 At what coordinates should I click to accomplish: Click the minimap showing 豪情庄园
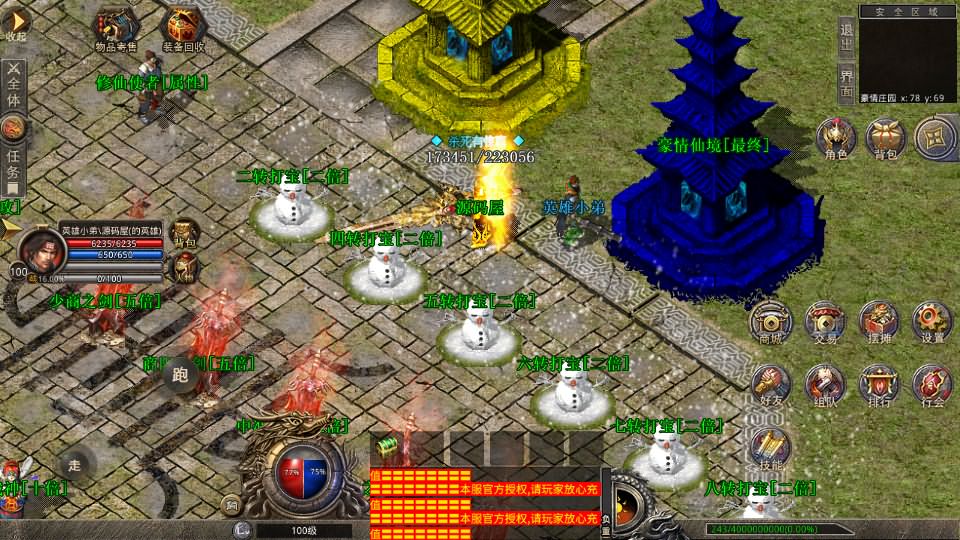tap(907, 53)
